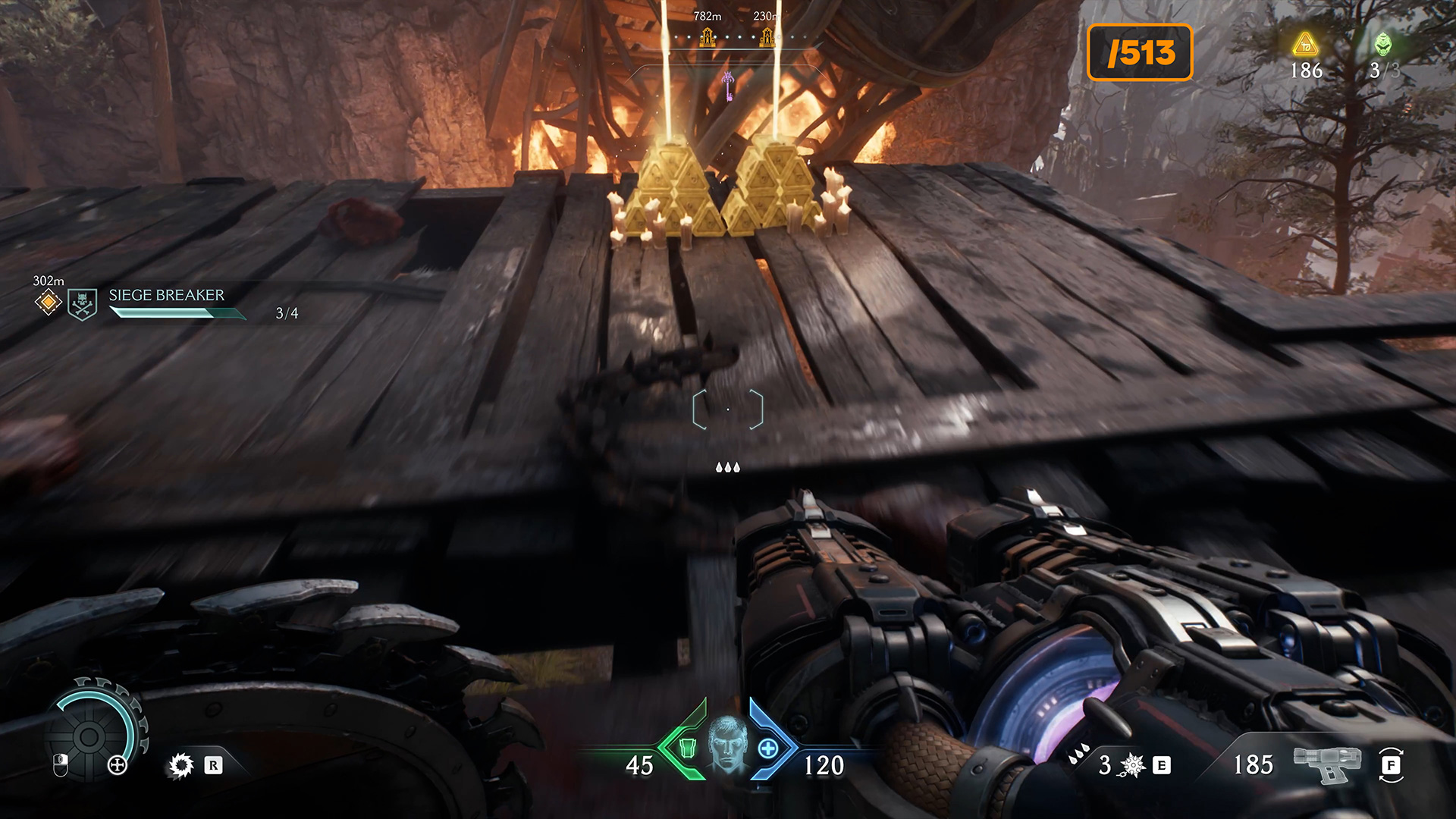Click the gold currency icon

(1306, 45)
